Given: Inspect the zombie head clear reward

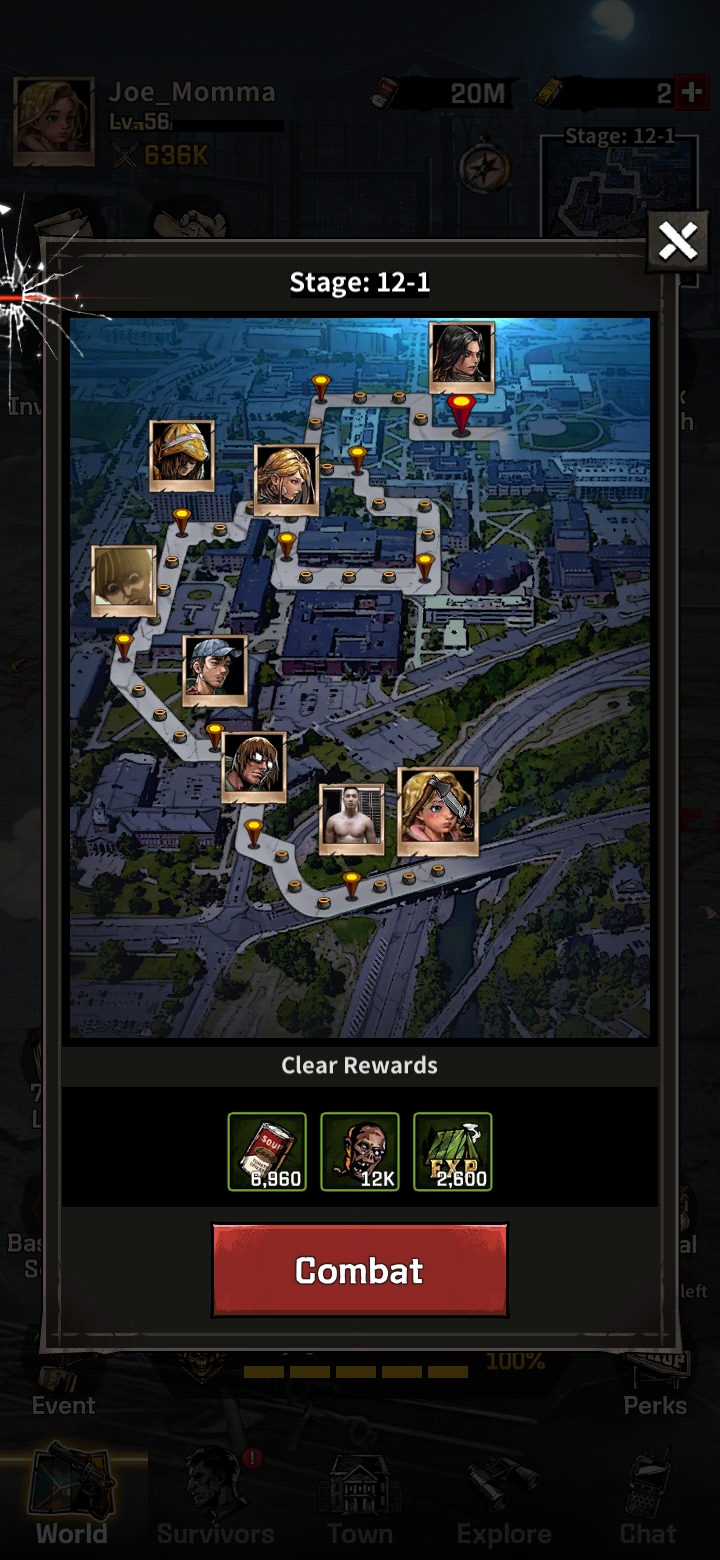Looking at the screenshot, I should click(x=360, y=1151).
